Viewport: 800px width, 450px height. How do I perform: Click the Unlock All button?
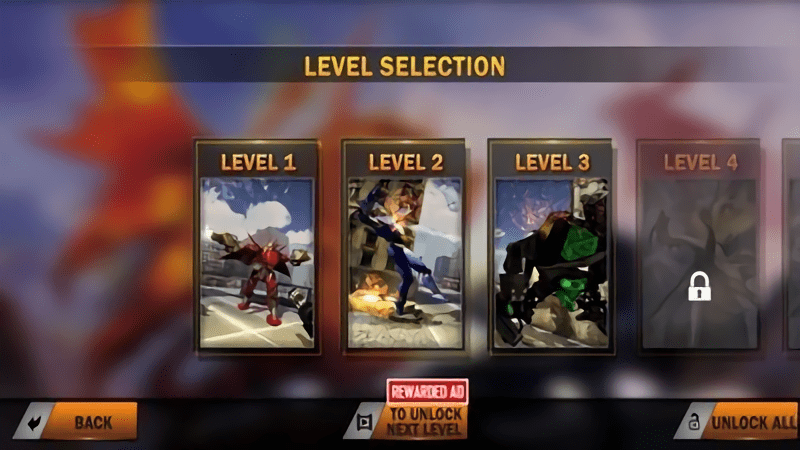(x=746, y=422)
